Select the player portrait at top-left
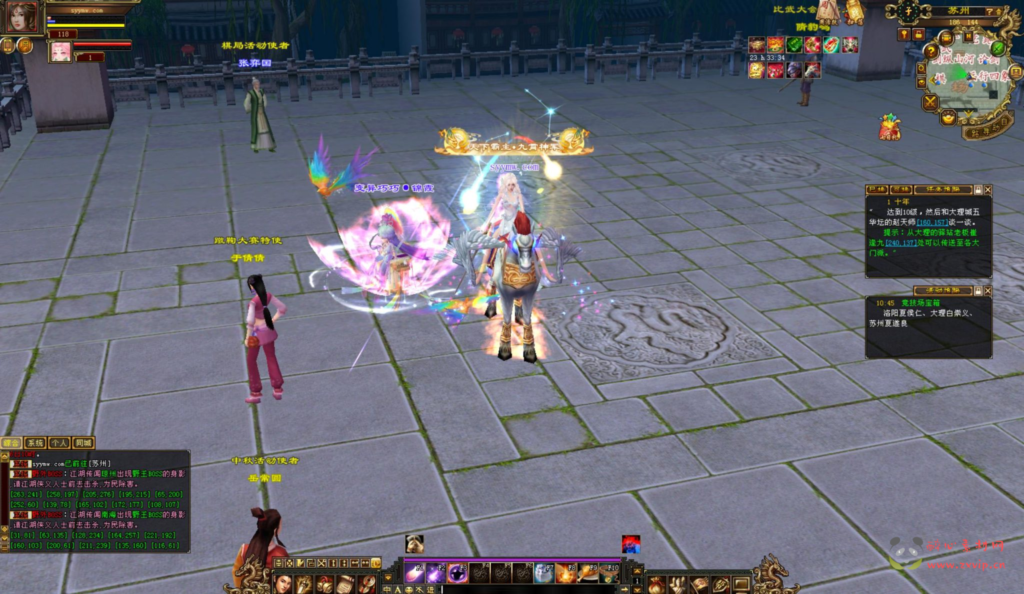 (x=23, y=17)
